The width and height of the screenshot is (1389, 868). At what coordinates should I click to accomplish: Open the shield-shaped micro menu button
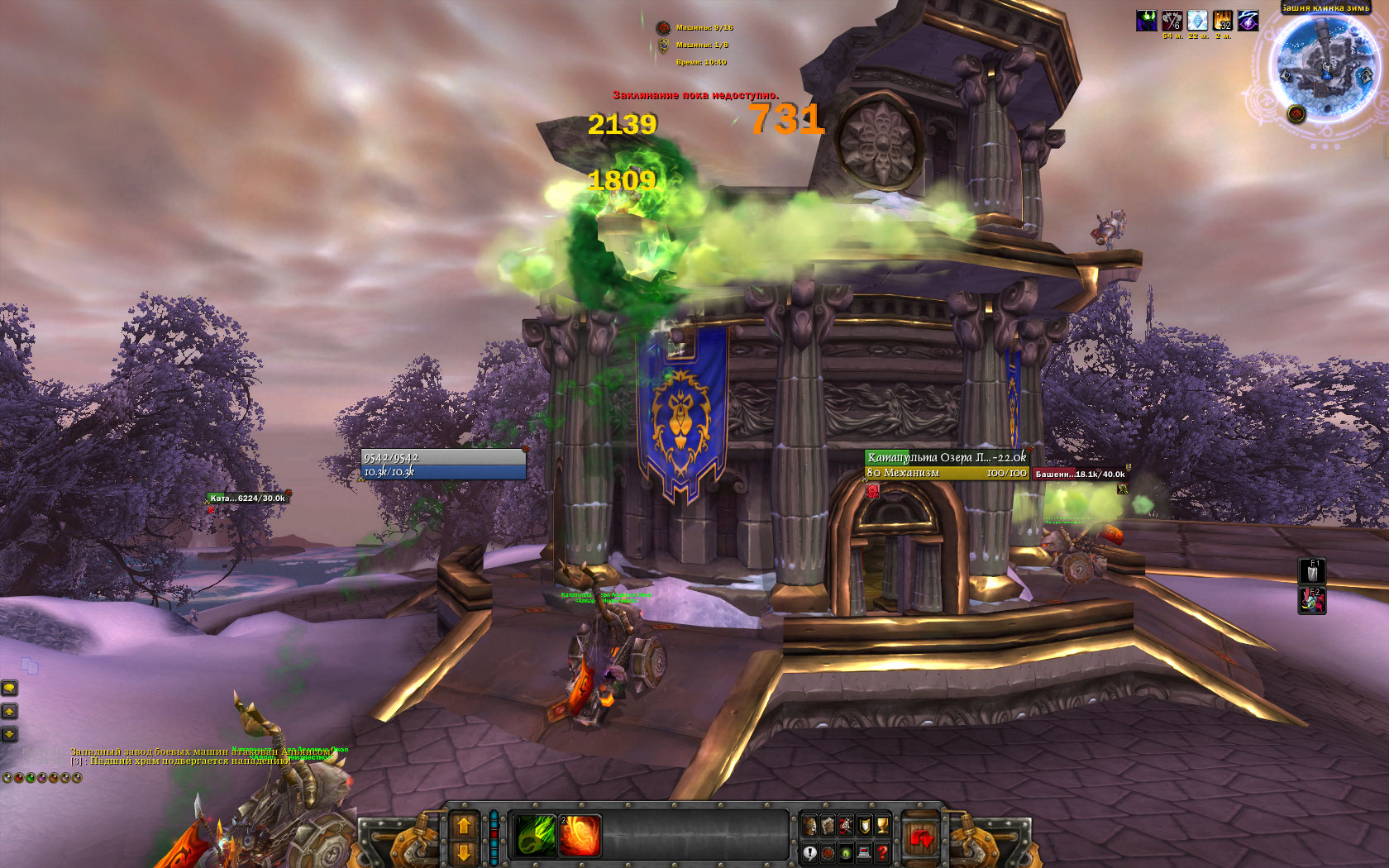(x=864, y=825)
